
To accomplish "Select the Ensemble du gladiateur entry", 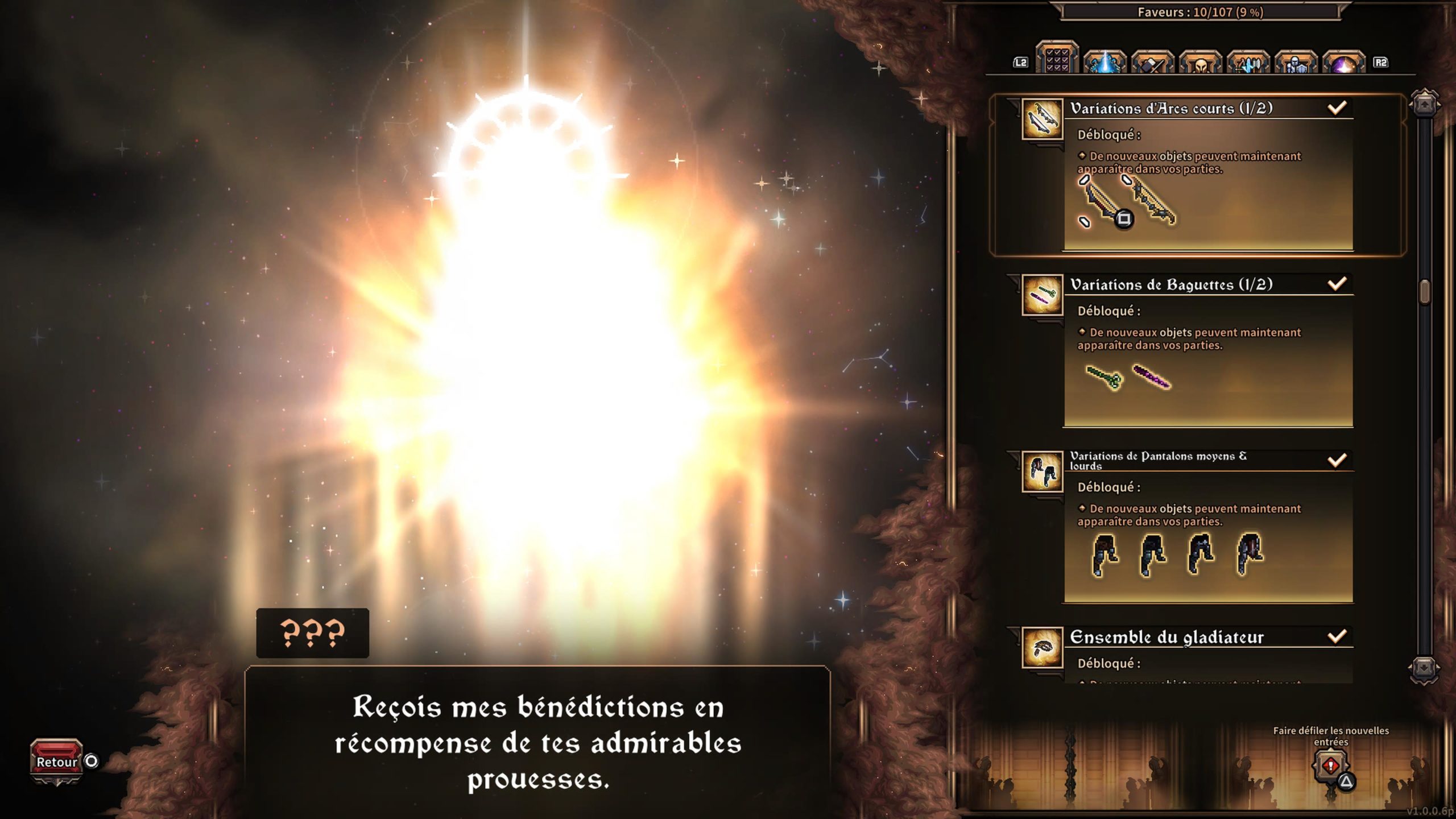I will [x=1166, y=637].
